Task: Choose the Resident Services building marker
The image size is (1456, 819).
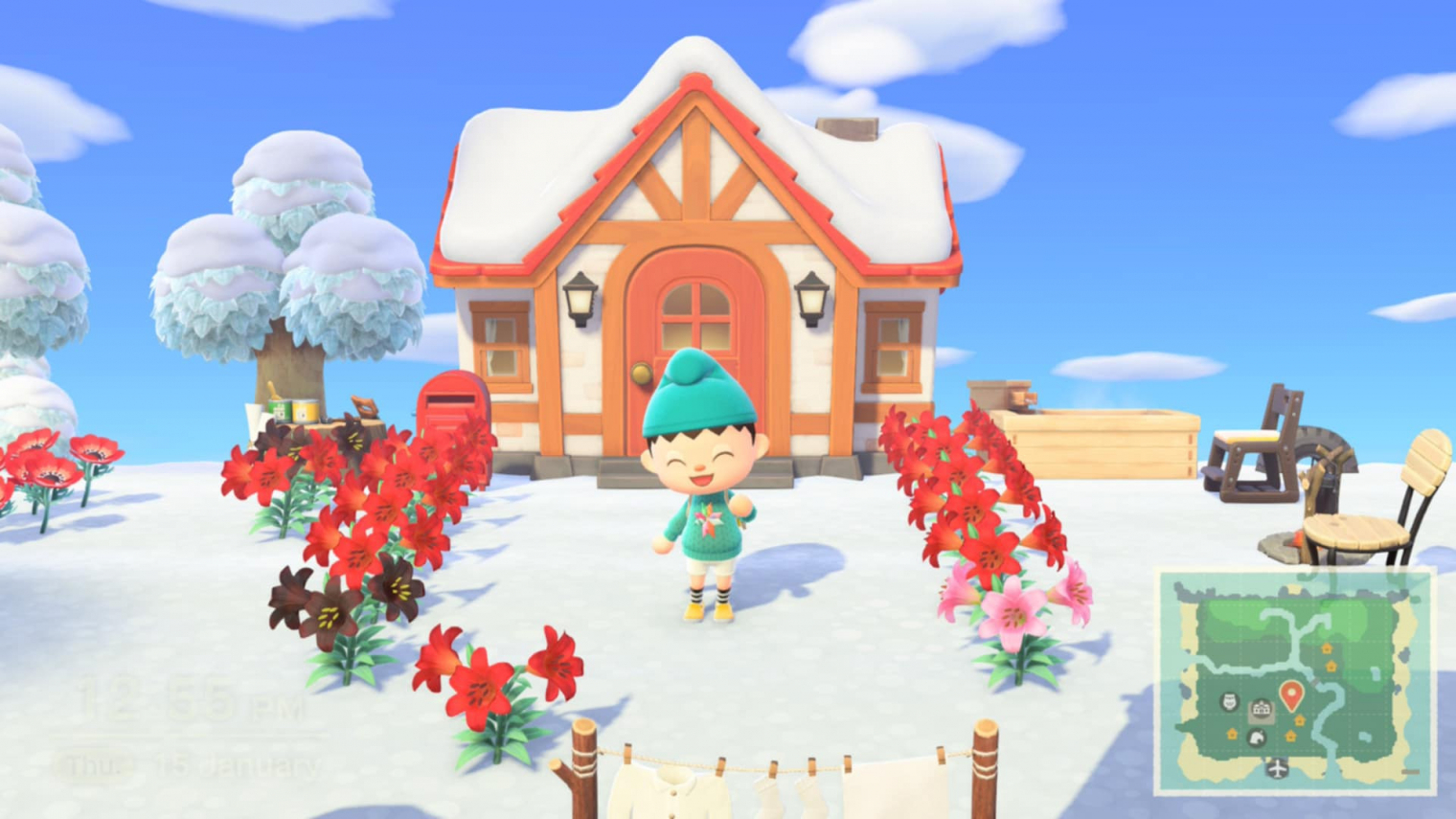Action: [1261, 710]
